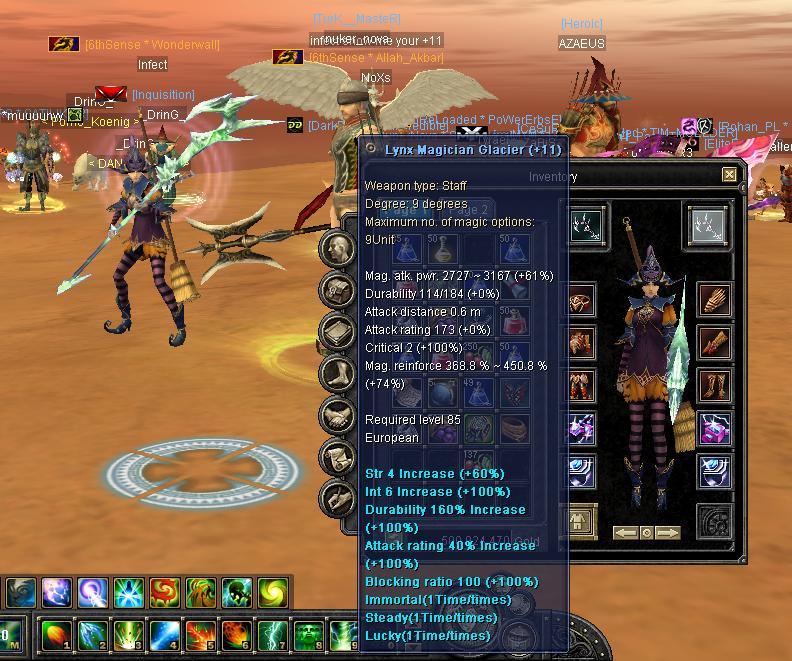Activate the lightning skill in slot 7
This screenshot has width=792, height=661.
coord(271,636)
